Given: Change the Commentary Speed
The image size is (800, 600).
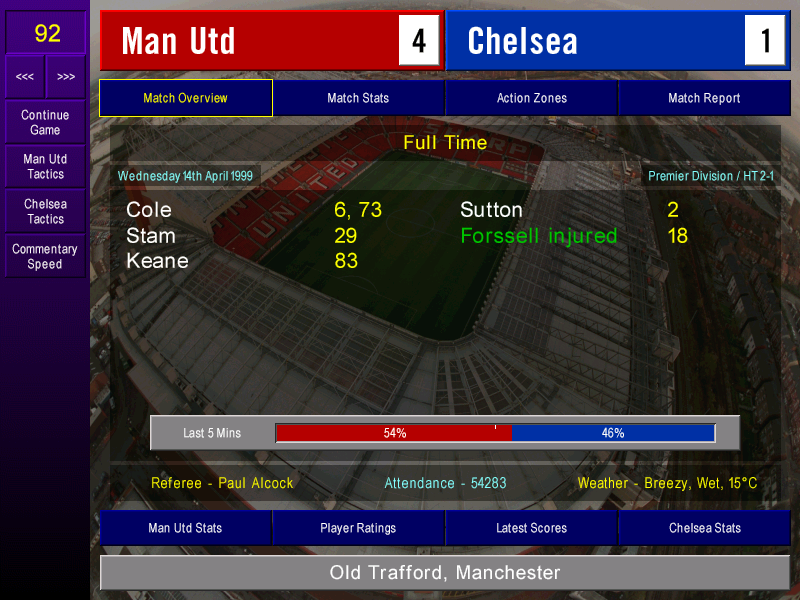Looking at the screenshot, I should [x=45, y=257].
